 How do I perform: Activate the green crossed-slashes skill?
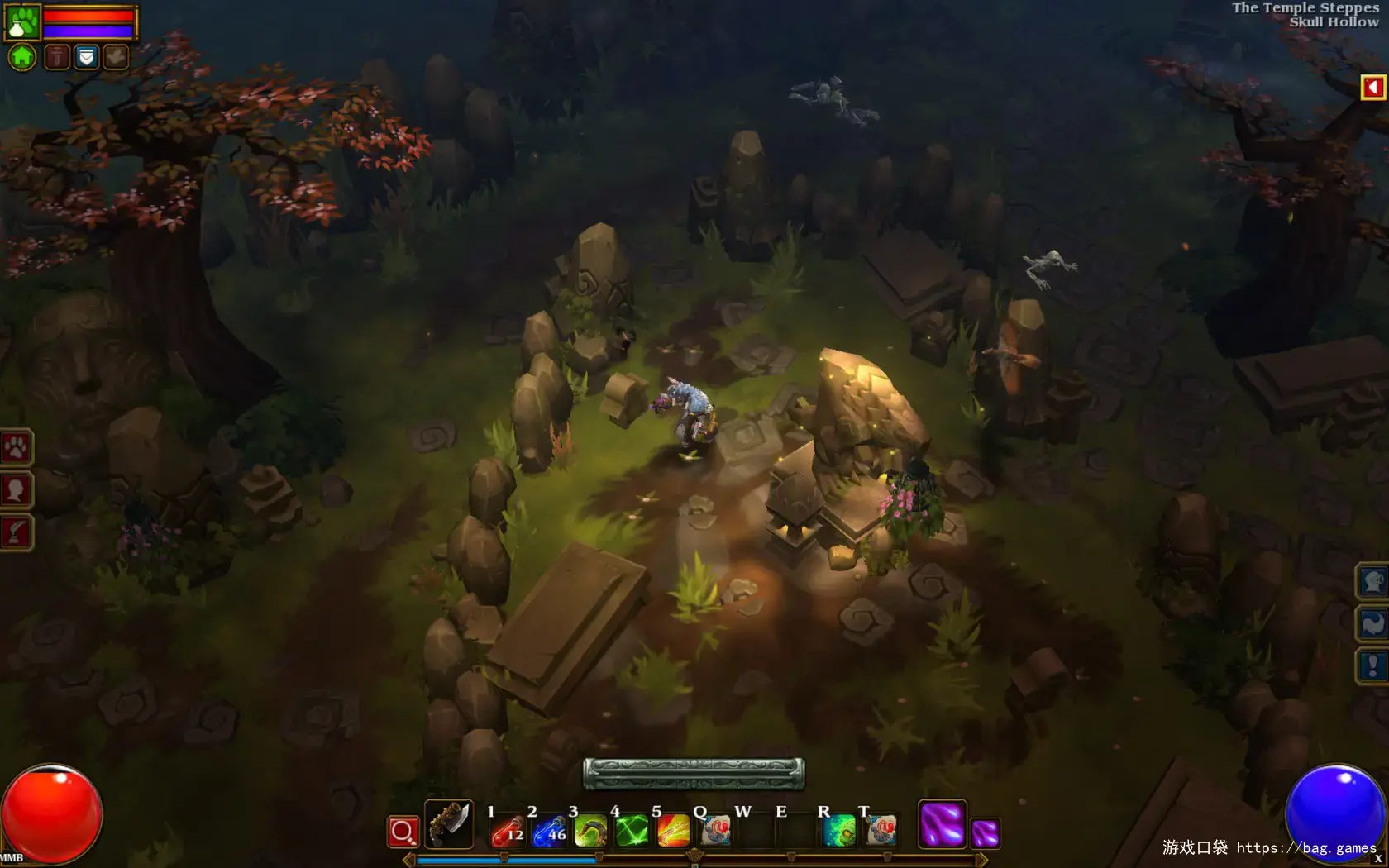[x=632, y=830]
